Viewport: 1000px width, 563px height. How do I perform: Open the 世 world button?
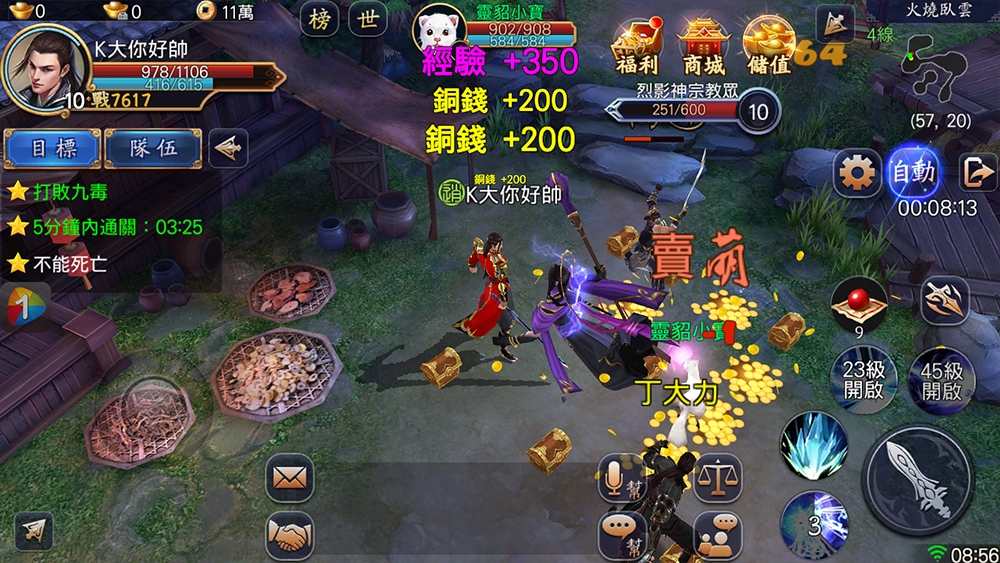(369, 19)
